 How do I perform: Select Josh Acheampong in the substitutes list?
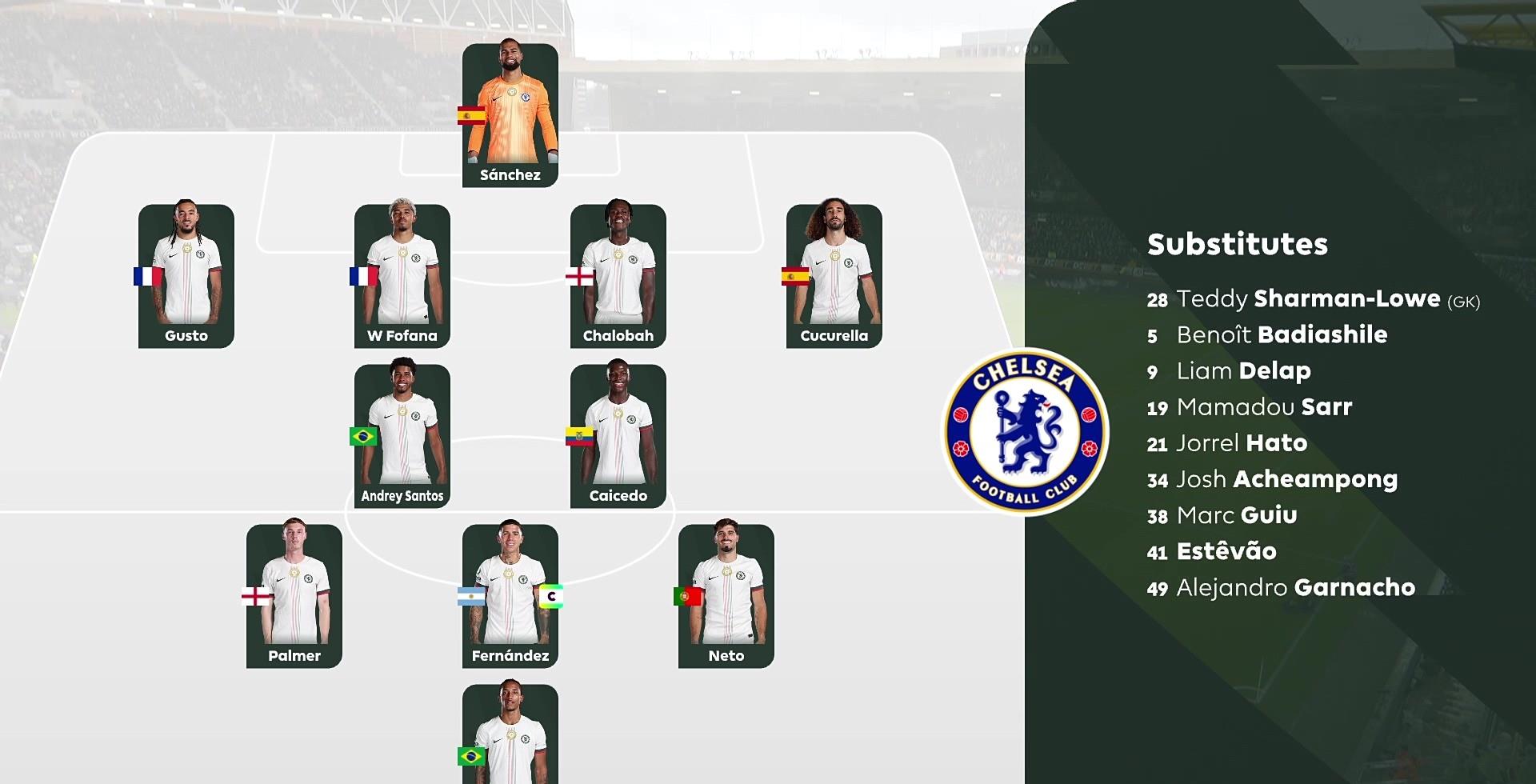(1286, 479)
